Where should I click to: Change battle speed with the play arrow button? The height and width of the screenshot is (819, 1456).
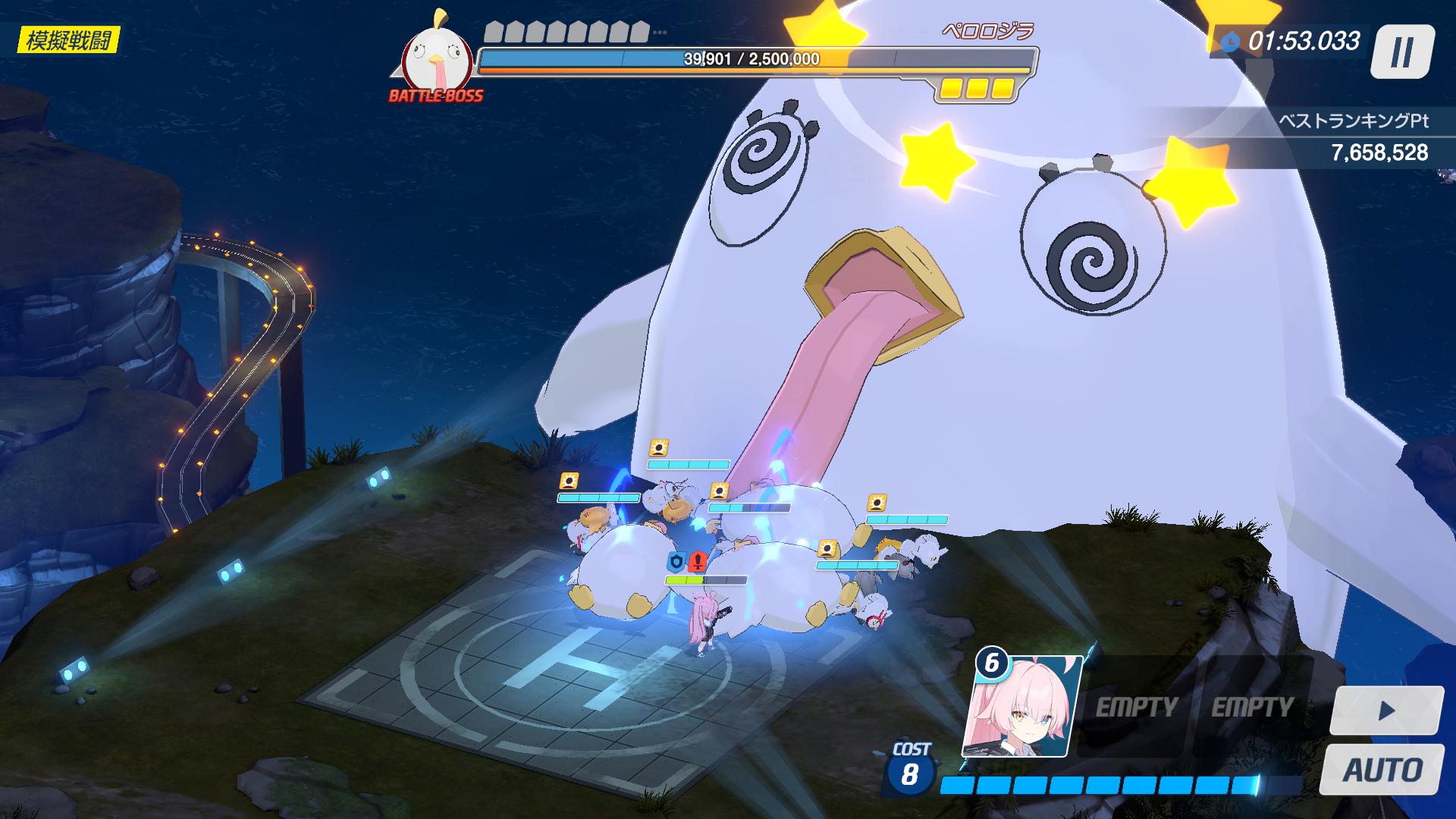pos(1387,711)
